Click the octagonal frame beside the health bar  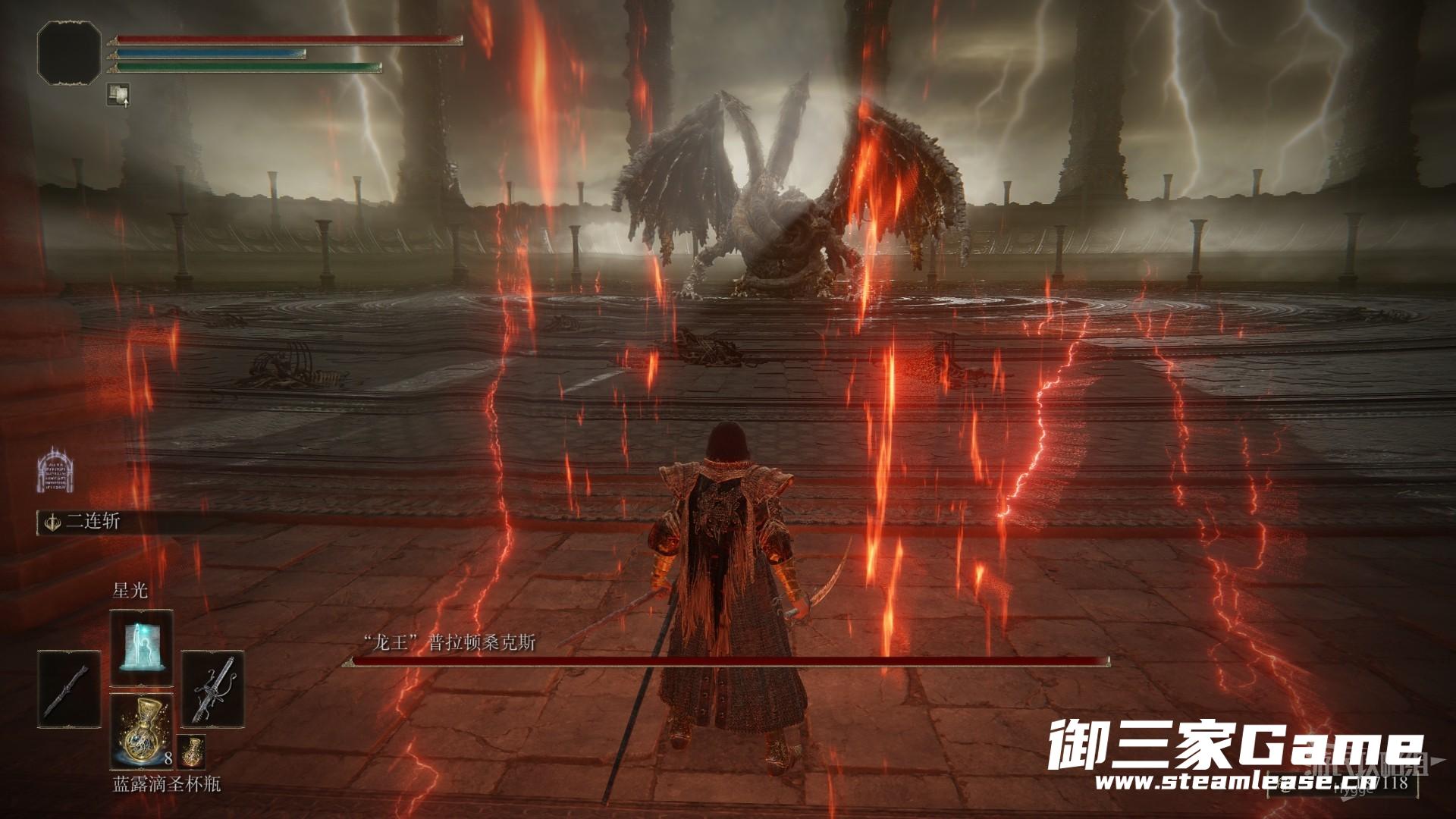coord(69,52)
